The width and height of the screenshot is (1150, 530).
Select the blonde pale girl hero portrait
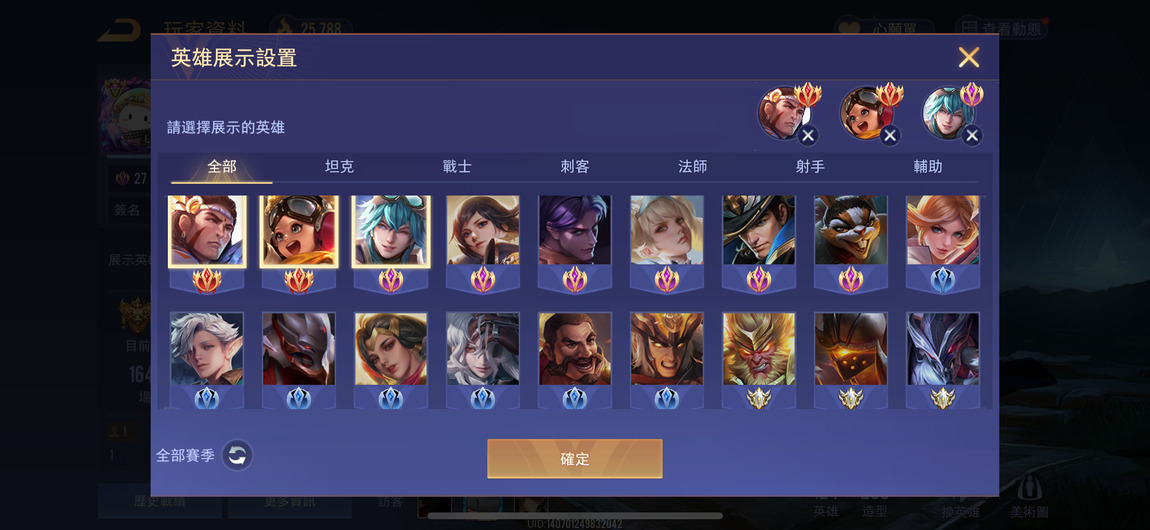point(667,232)
